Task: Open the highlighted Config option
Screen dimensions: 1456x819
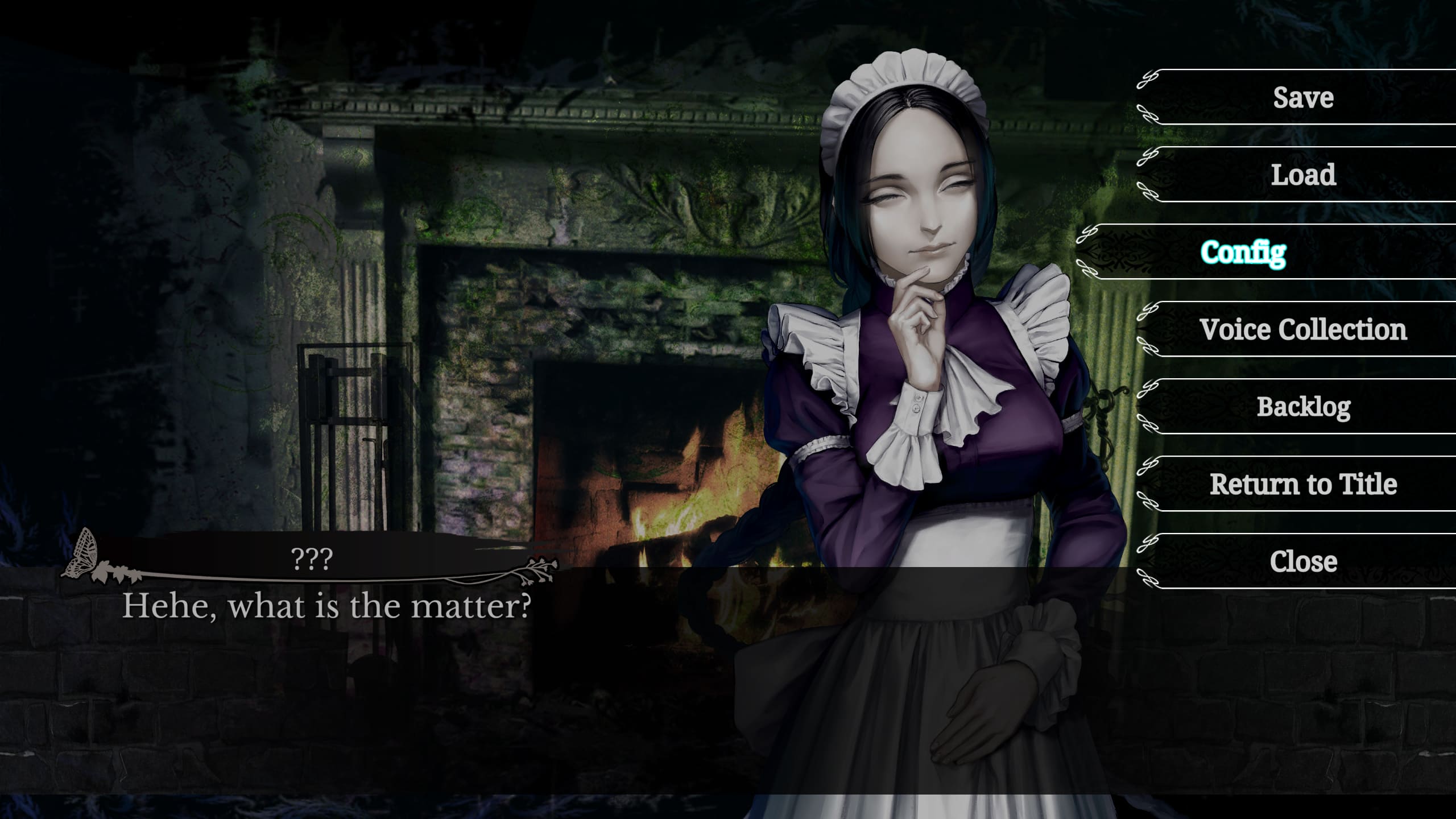Action: point(1243,252)
